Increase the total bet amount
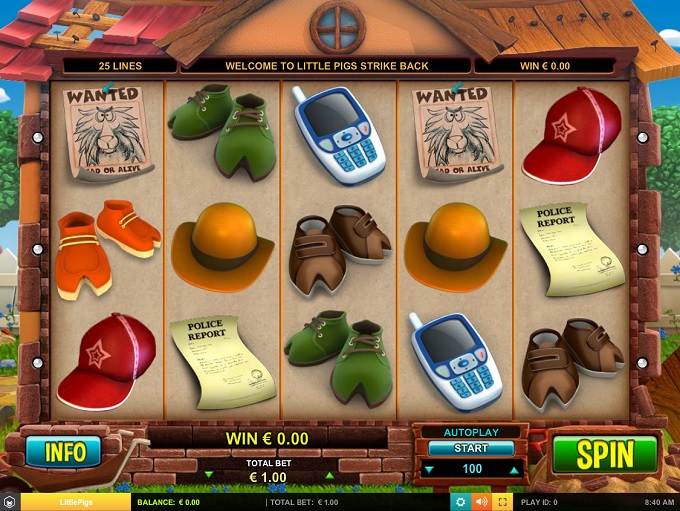 tap(329, 476)
